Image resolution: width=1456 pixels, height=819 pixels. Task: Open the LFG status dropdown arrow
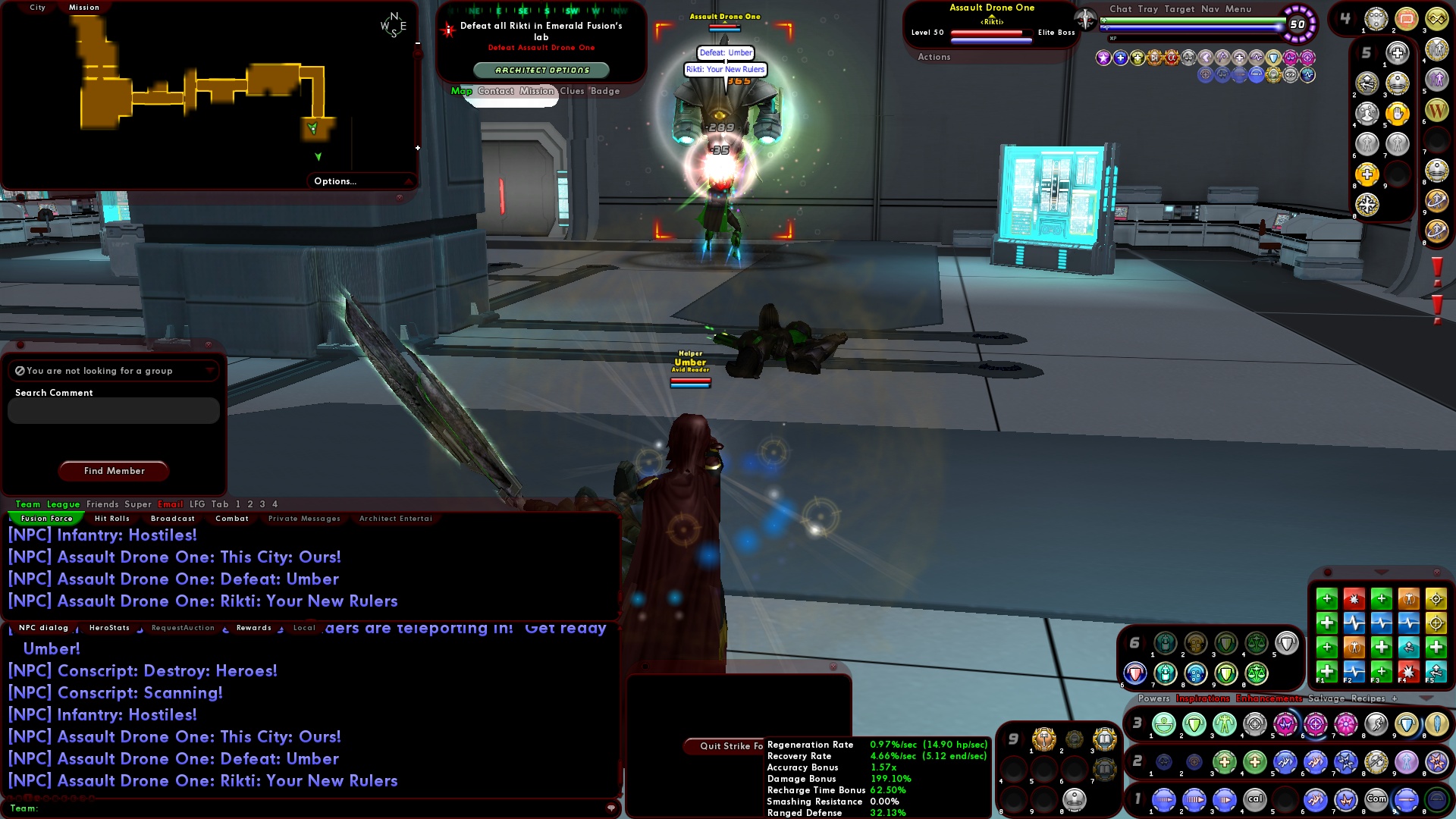click(209, 371)
